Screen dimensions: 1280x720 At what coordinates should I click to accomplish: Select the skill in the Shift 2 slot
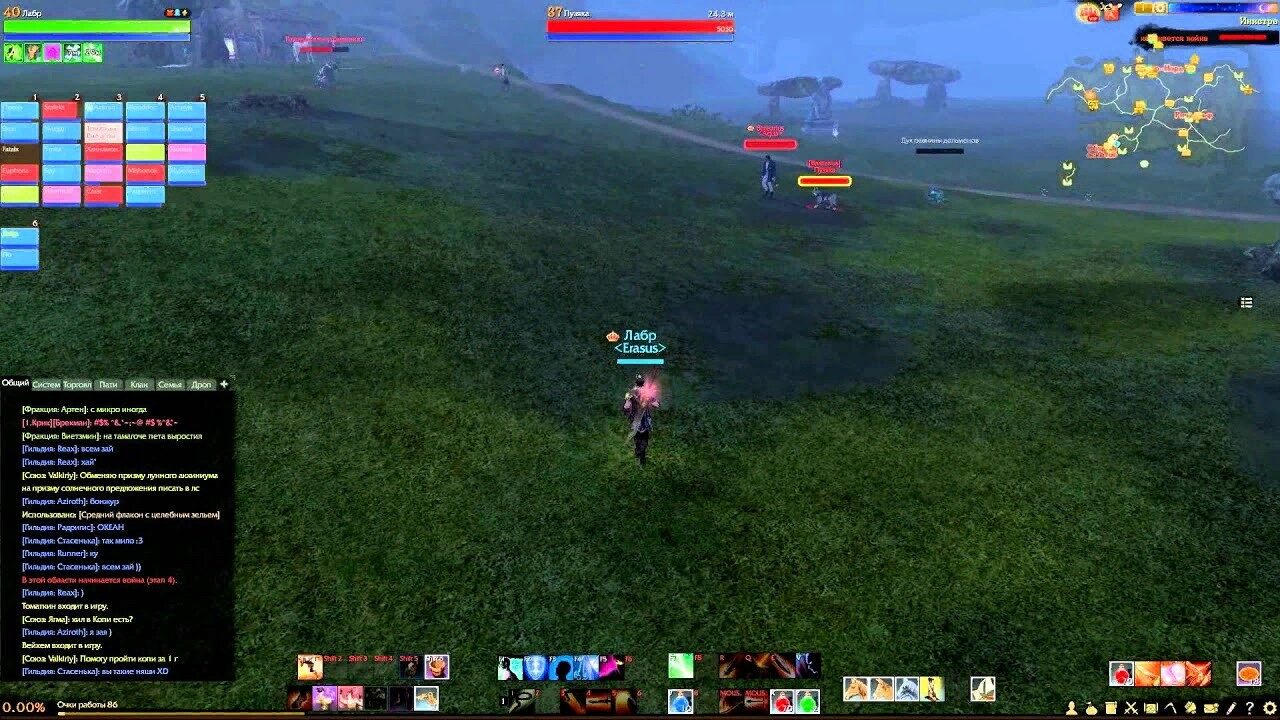[334, 667]
